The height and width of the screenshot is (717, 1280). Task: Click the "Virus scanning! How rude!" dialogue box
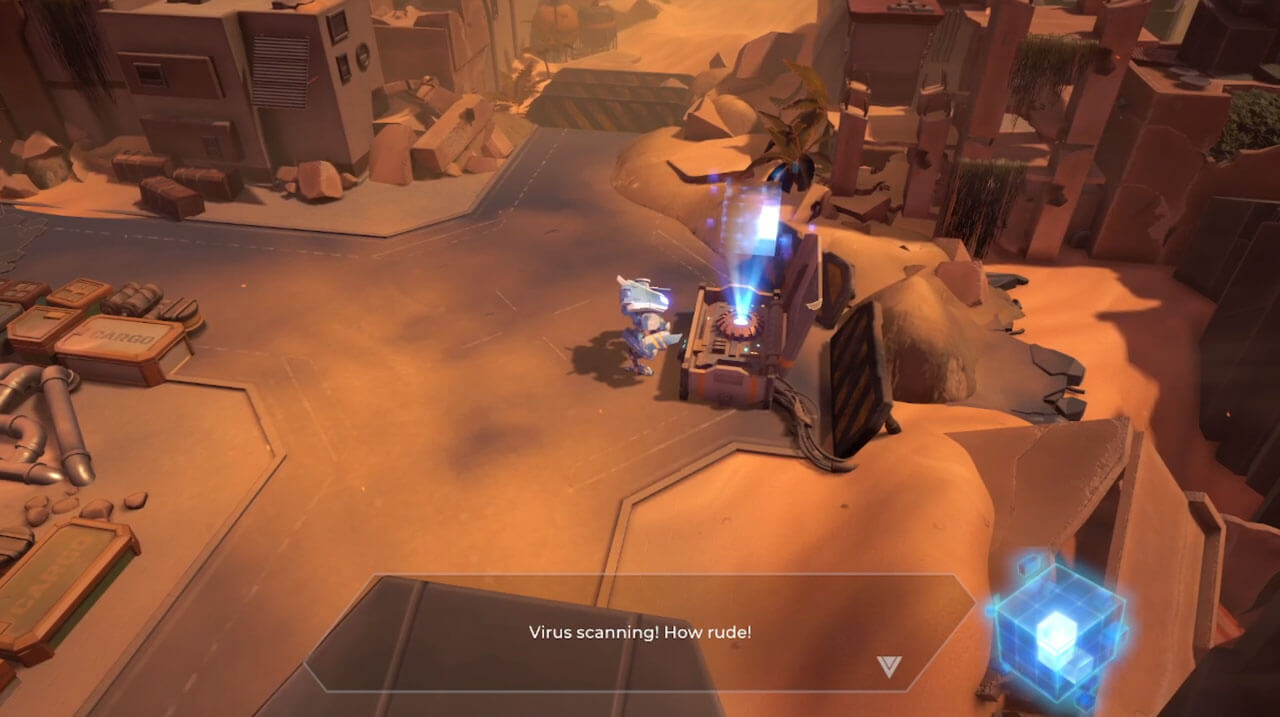click(x=640, y=632)
